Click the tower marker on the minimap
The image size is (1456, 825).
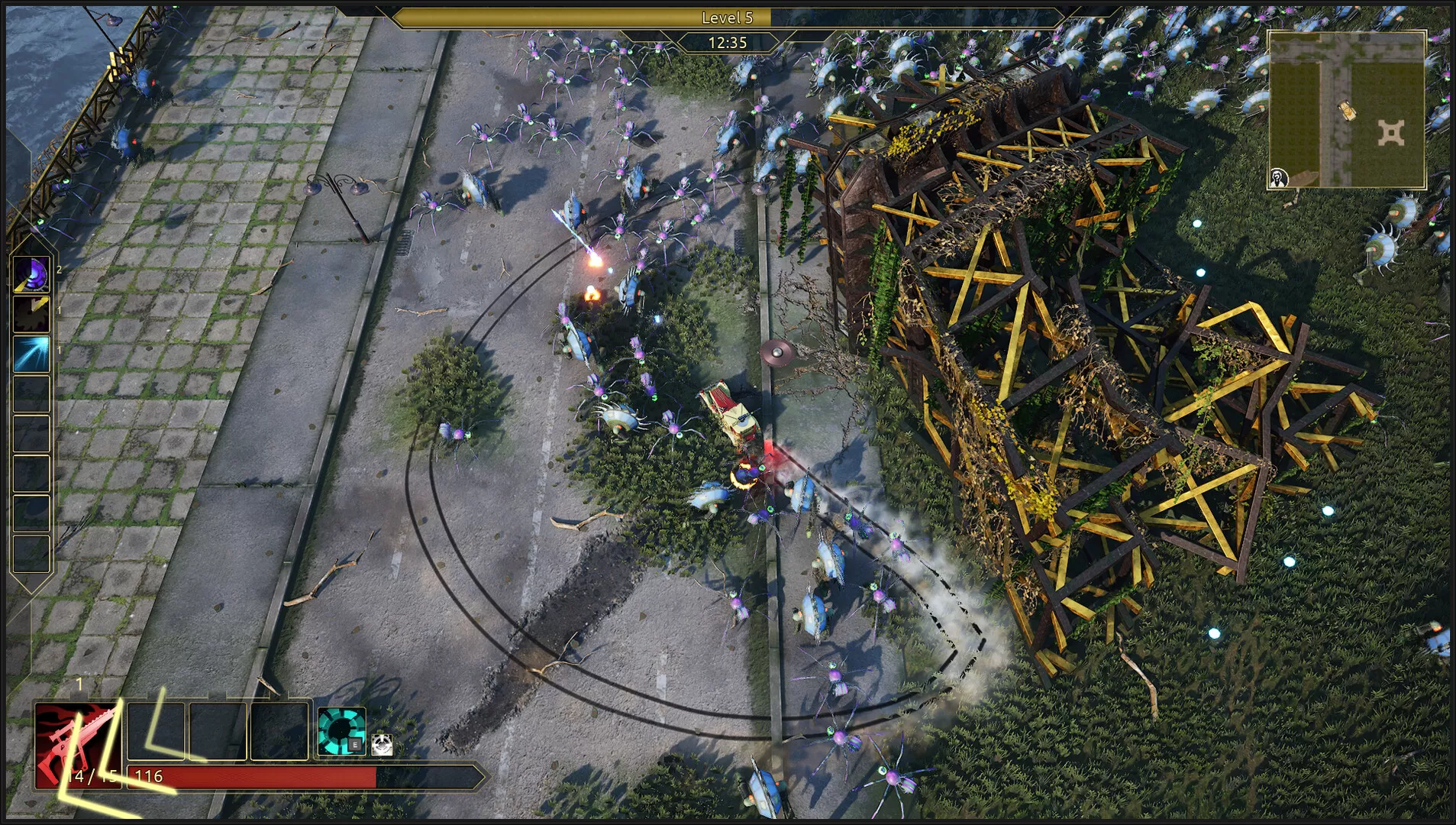(x=1391, y=134)
